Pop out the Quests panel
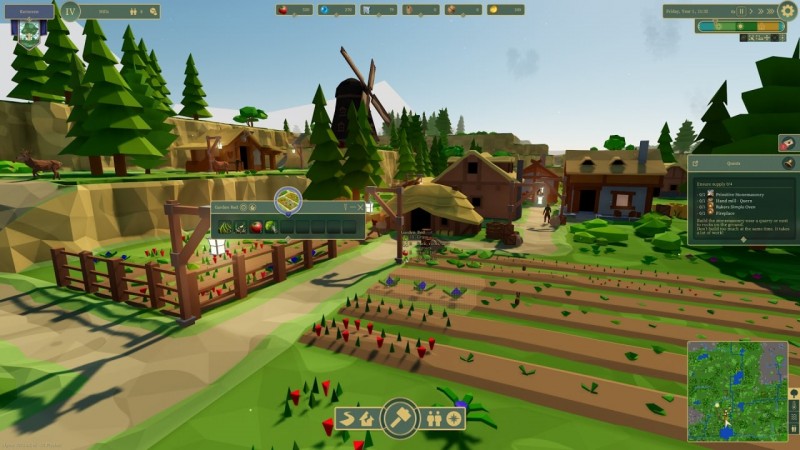 coord(695,162)
